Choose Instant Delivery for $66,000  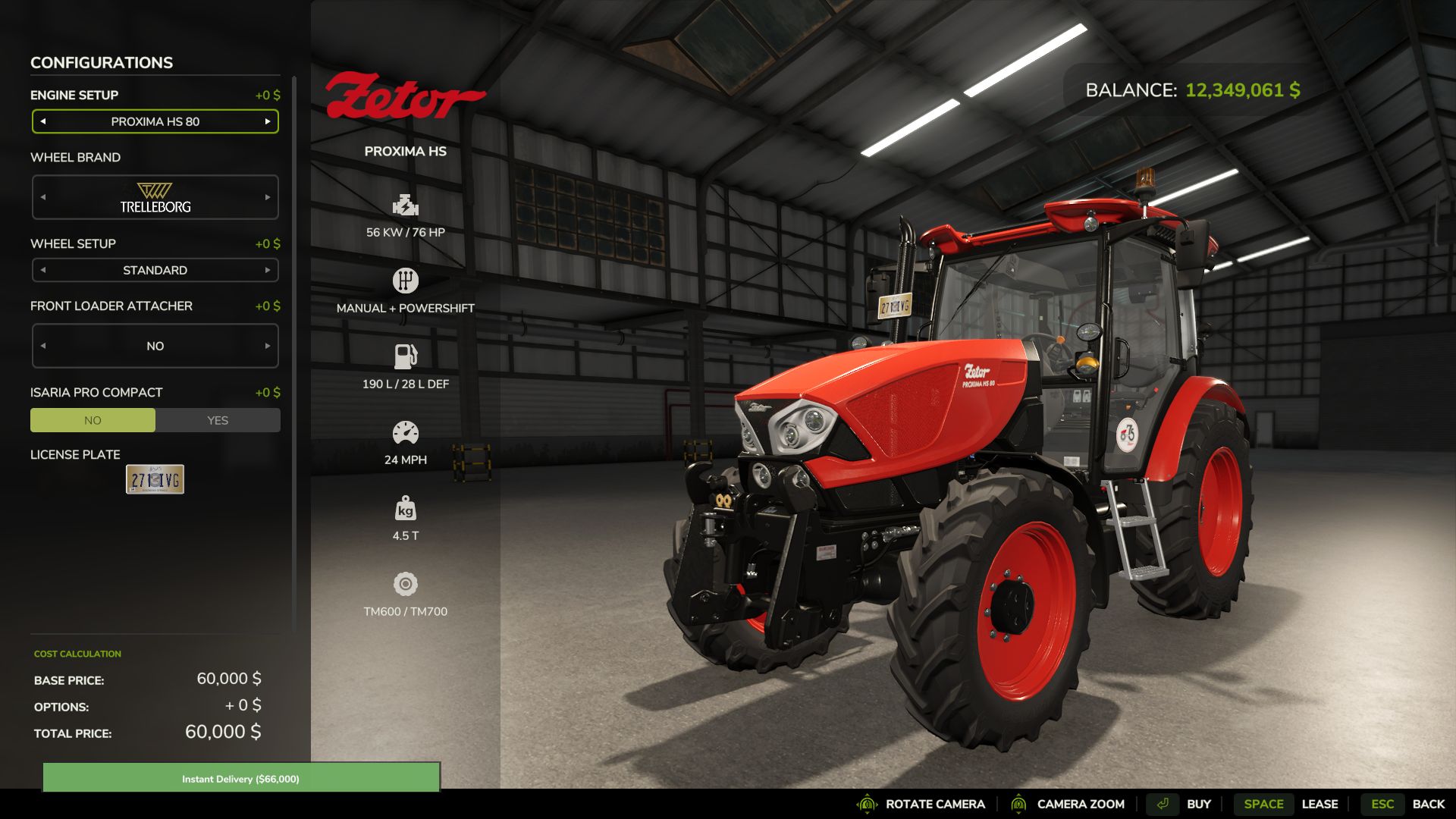240,778
